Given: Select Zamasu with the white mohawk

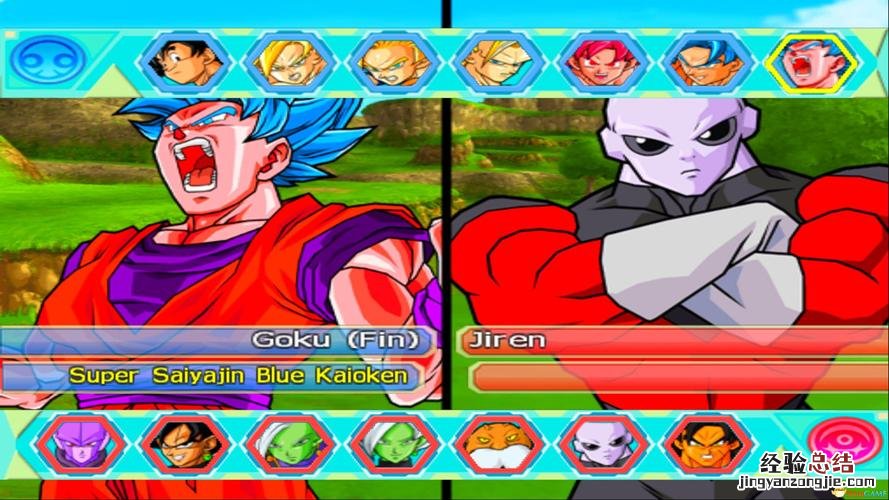Looking at the screenshot, I should [393, 445].
